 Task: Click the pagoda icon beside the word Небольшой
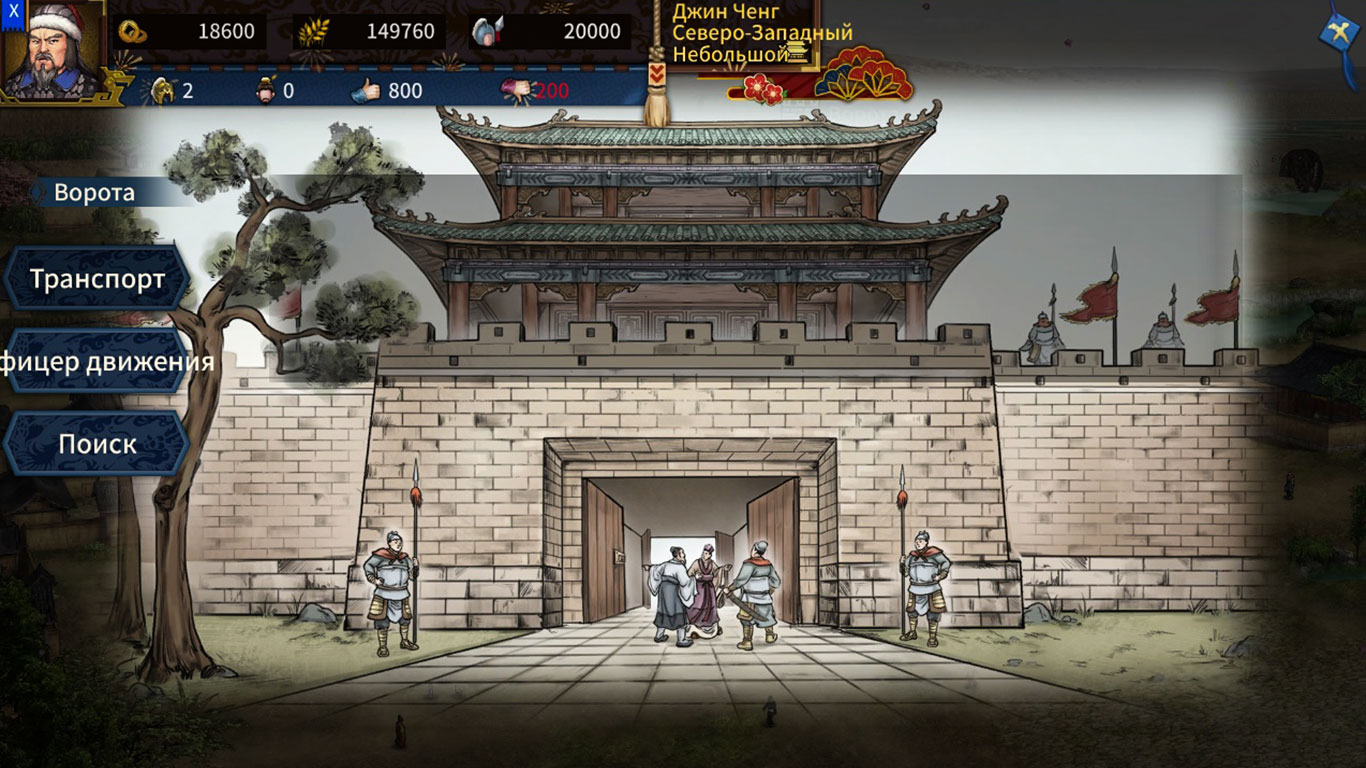(799, 51)
